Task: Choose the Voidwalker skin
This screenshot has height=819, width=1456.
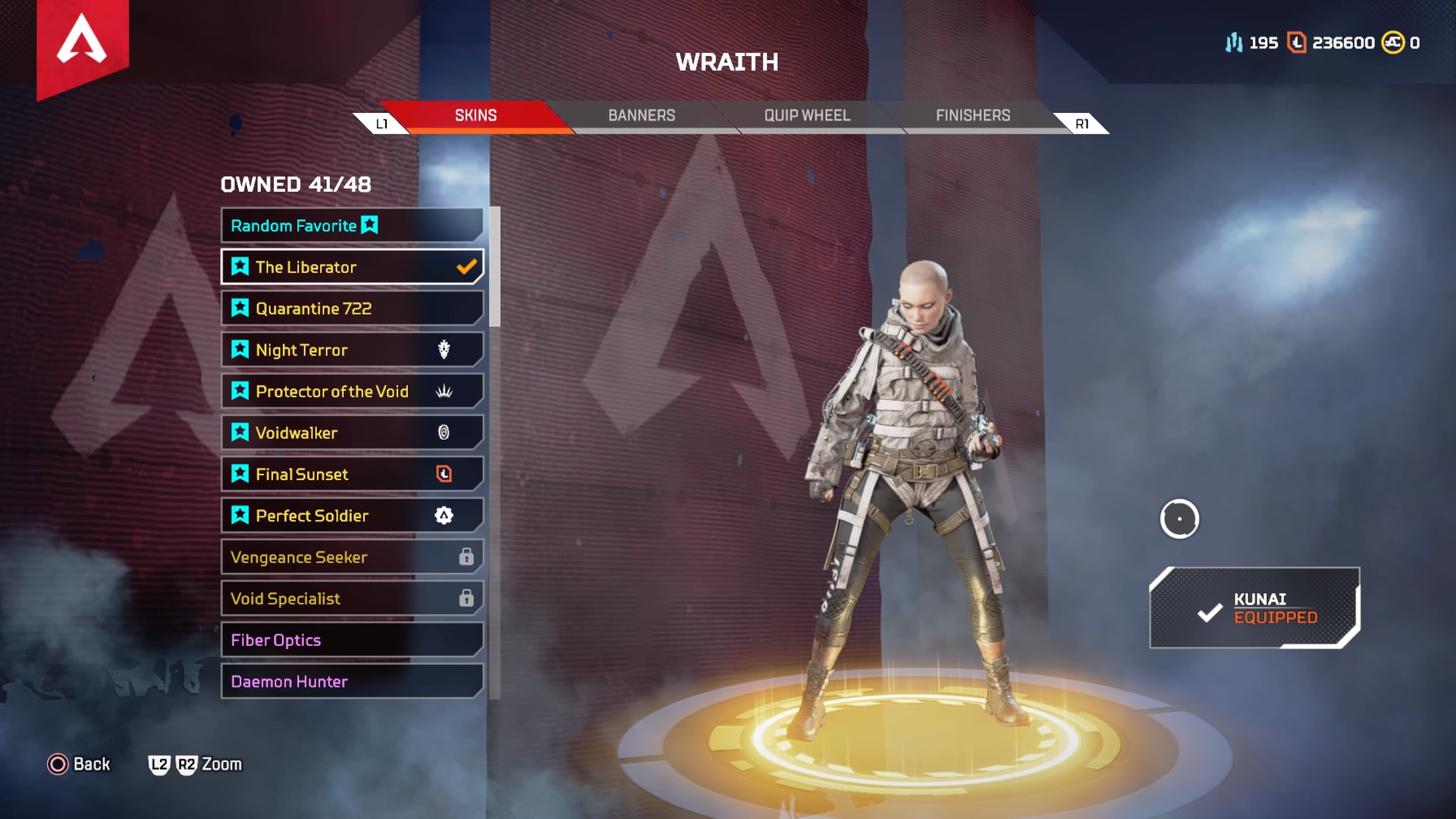Action: pos(351,433)
